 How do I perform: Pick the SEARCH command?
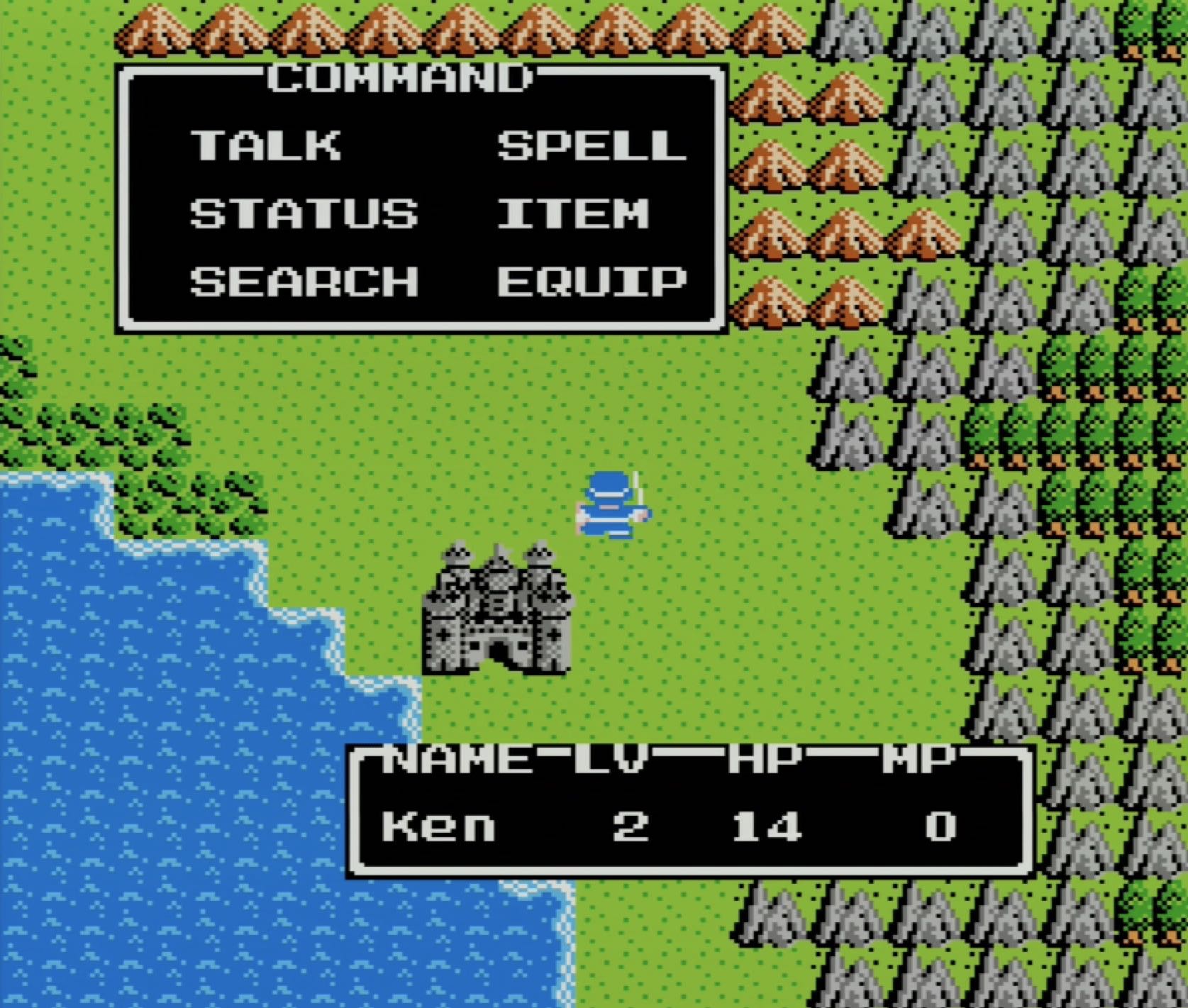304,281
